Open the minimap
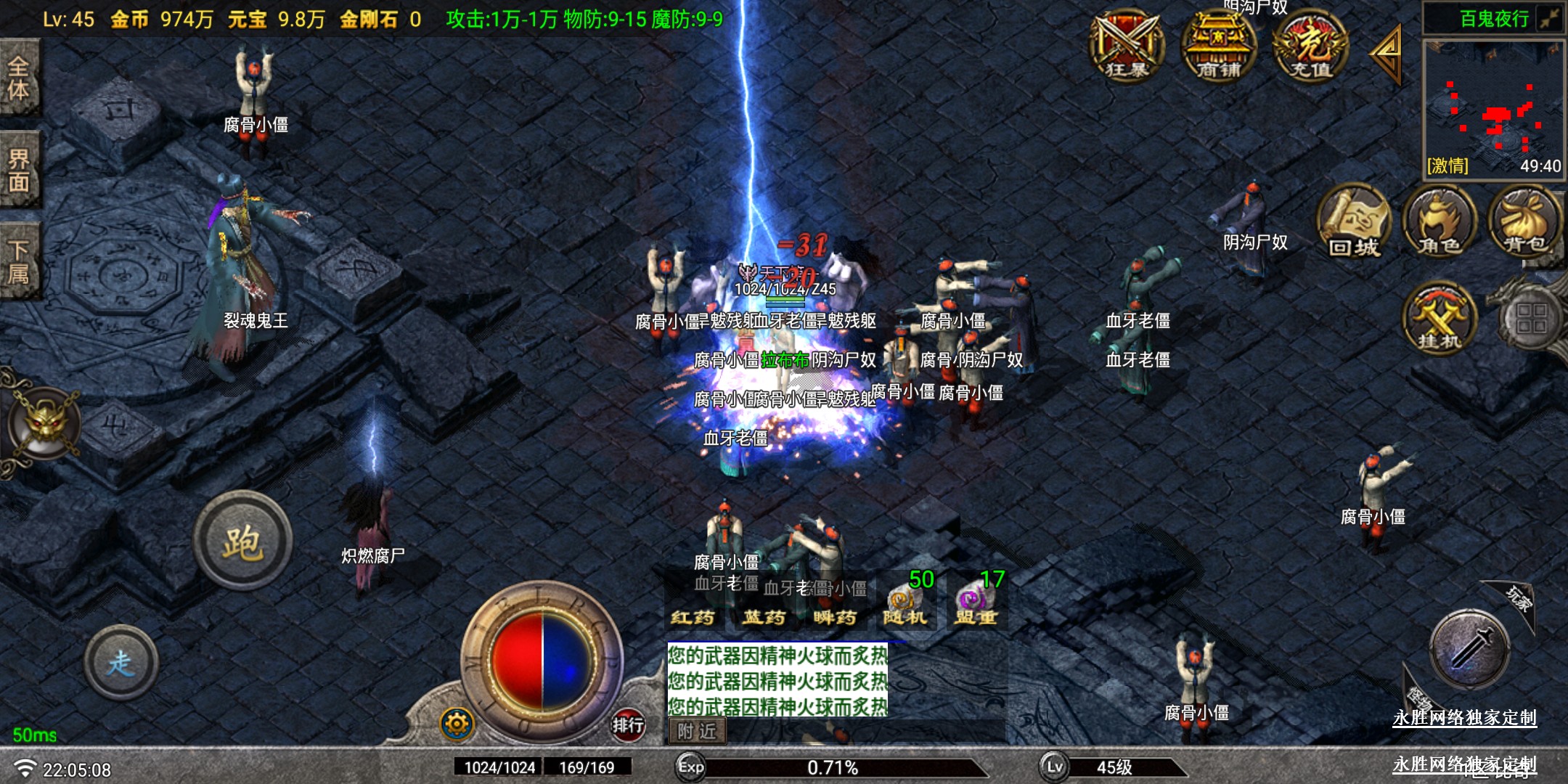 pyautogui.click(x=1493, y=105)
